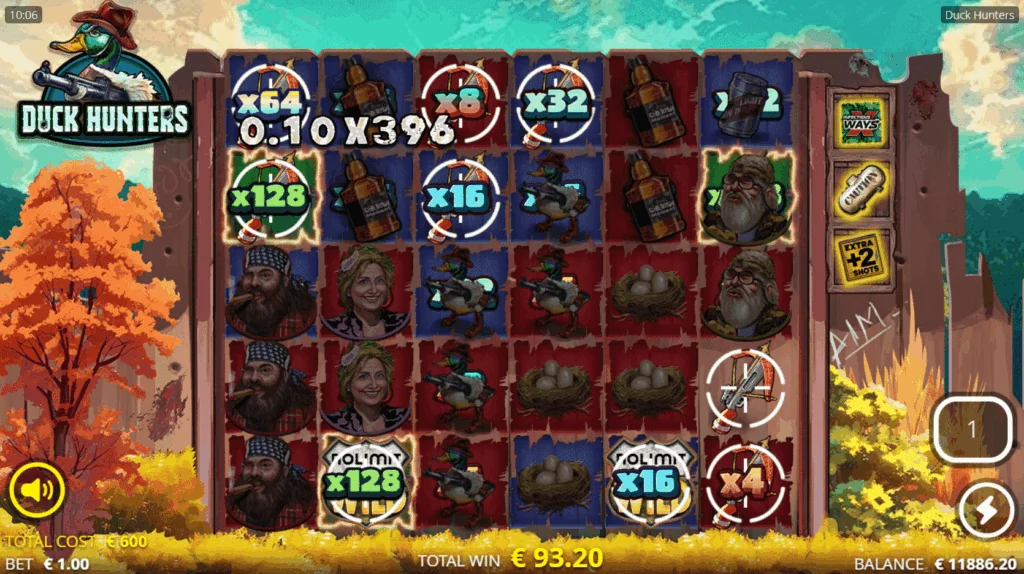Click the spin button showing 1

pos(973,429)
